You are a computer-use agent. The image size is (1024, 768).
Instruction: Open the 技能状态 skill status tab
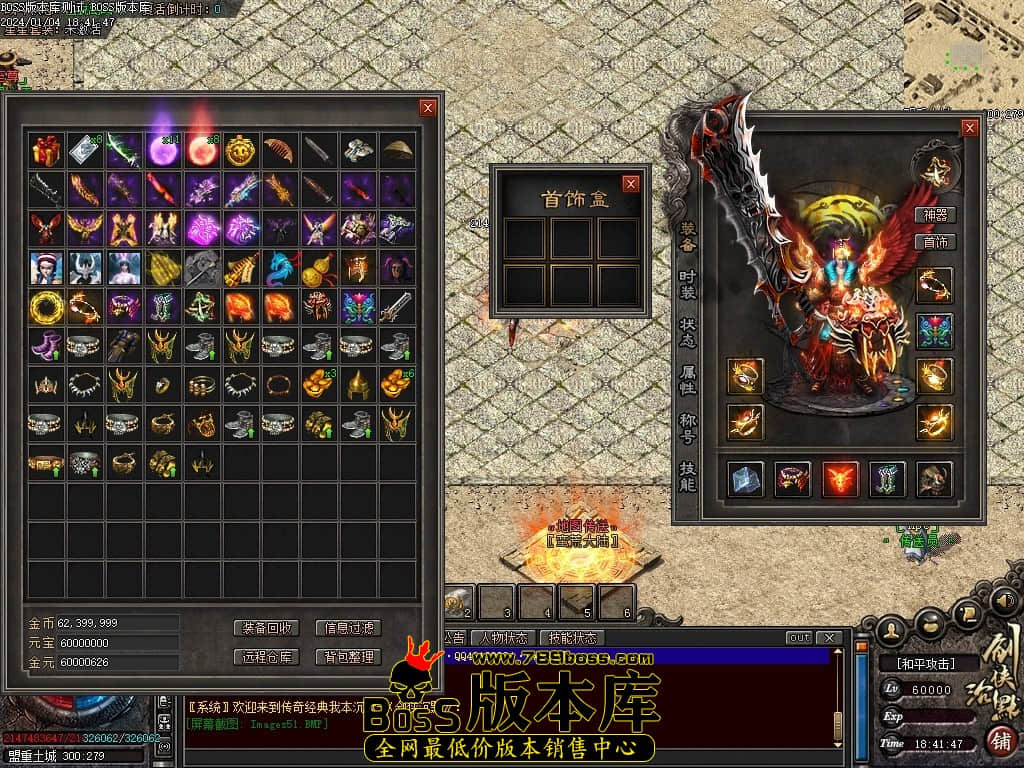tap(572, 638)
